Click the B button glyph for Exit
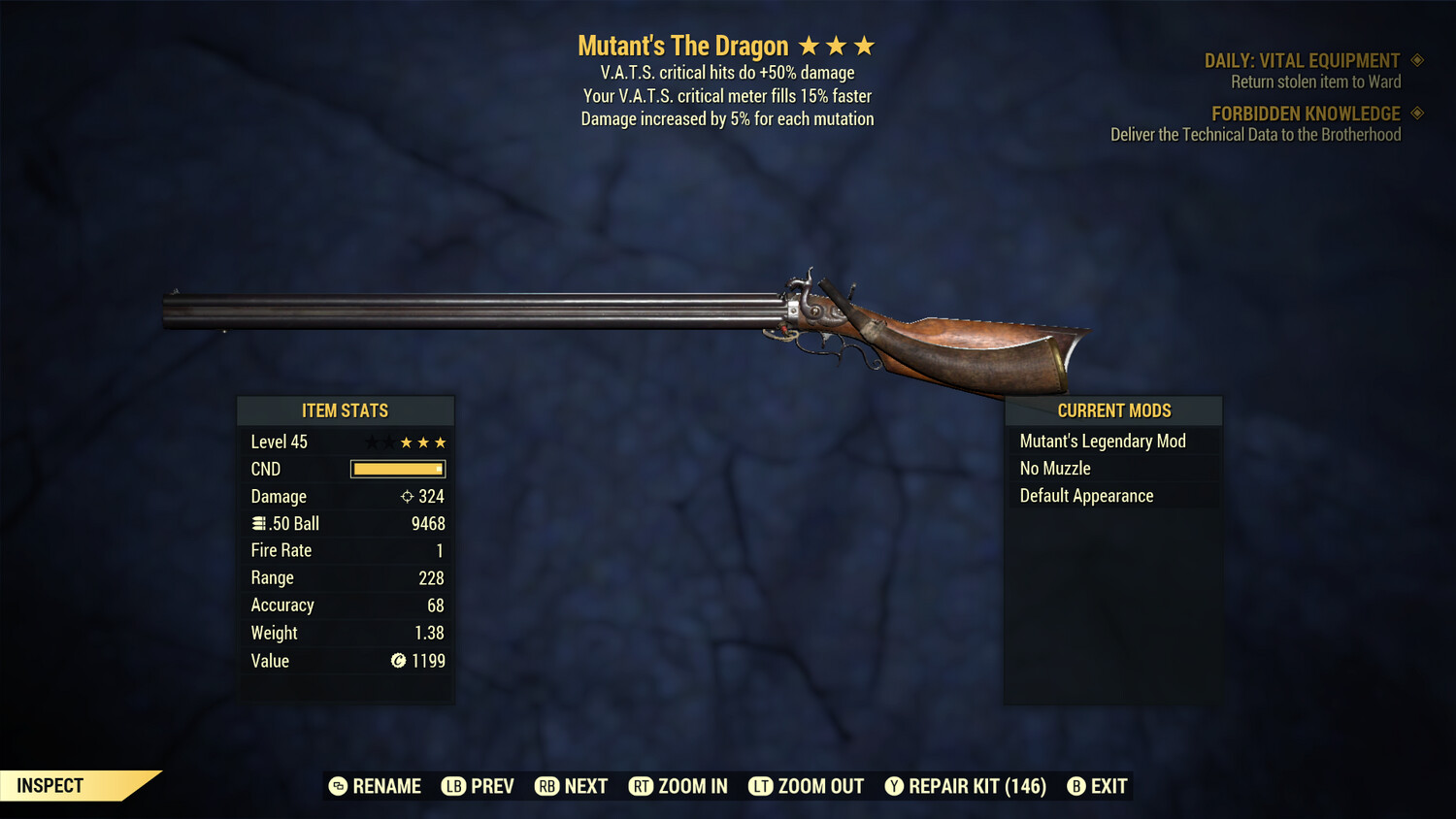 (x=1075, y=786)
